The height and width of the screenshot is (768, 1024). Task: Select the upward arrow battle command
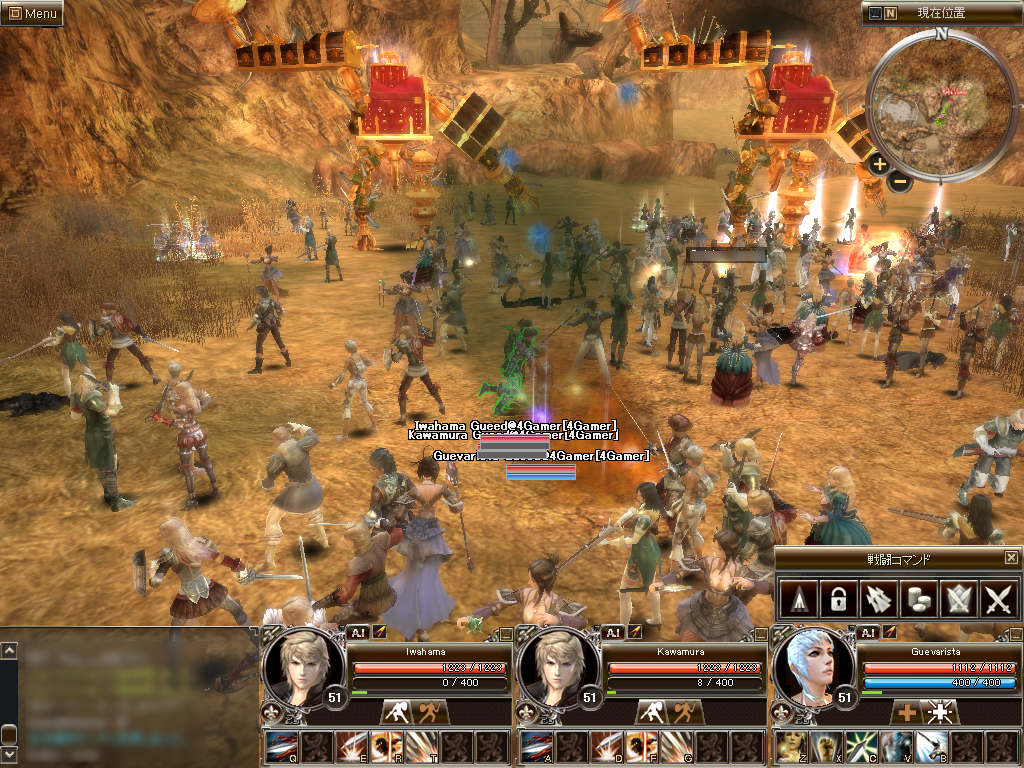[797, 599]
